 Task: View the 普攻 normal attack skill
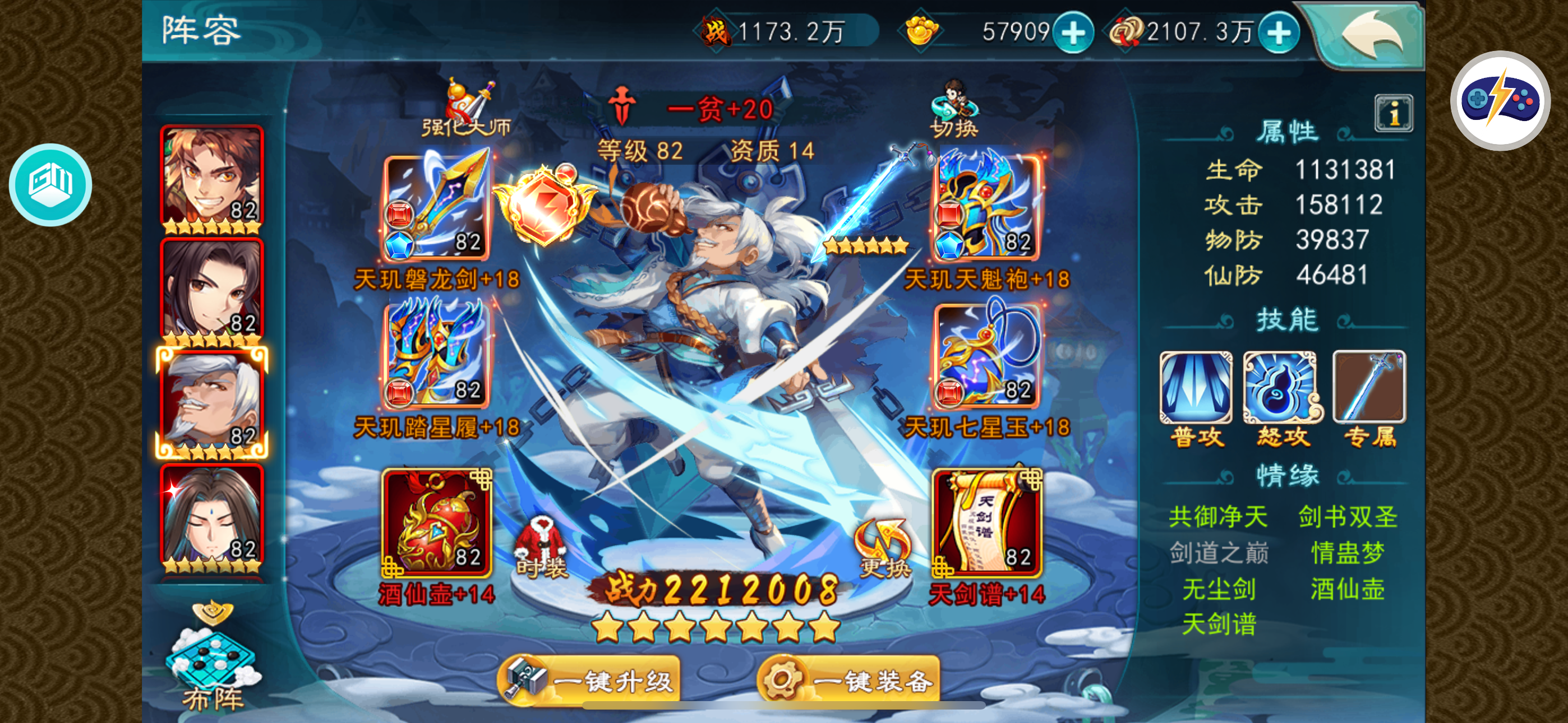pos(1196,388)
